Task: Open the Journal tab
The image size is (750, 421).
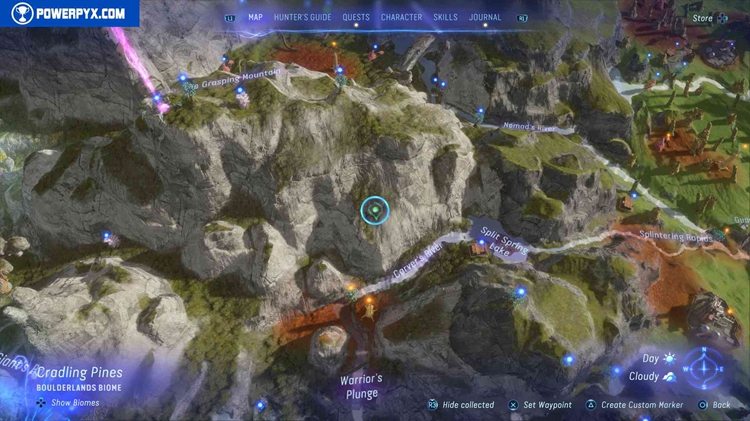Action: (485, 17)
